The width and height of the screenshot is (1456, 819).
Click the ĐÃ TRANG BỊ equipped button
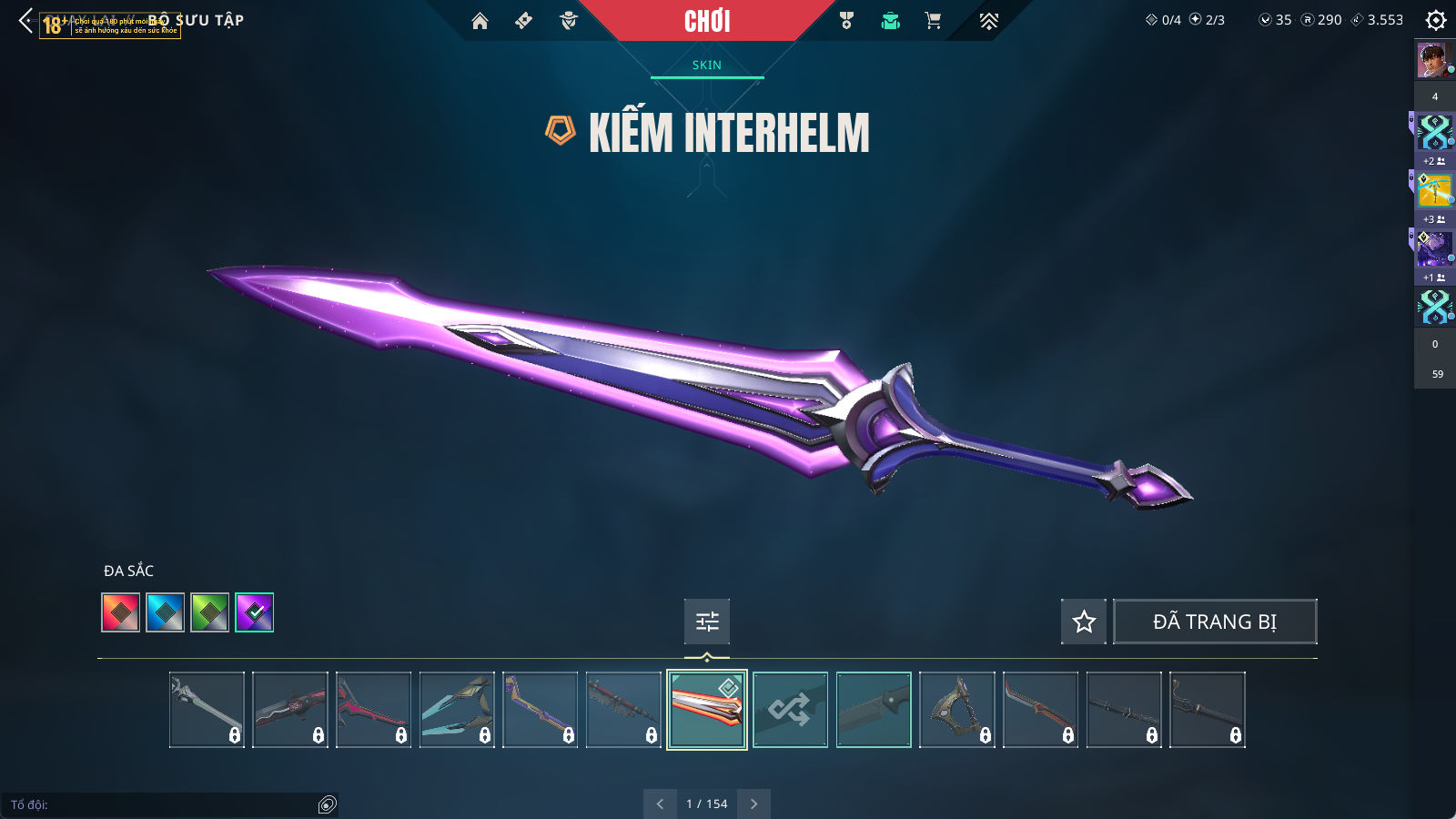[1215, 622]
